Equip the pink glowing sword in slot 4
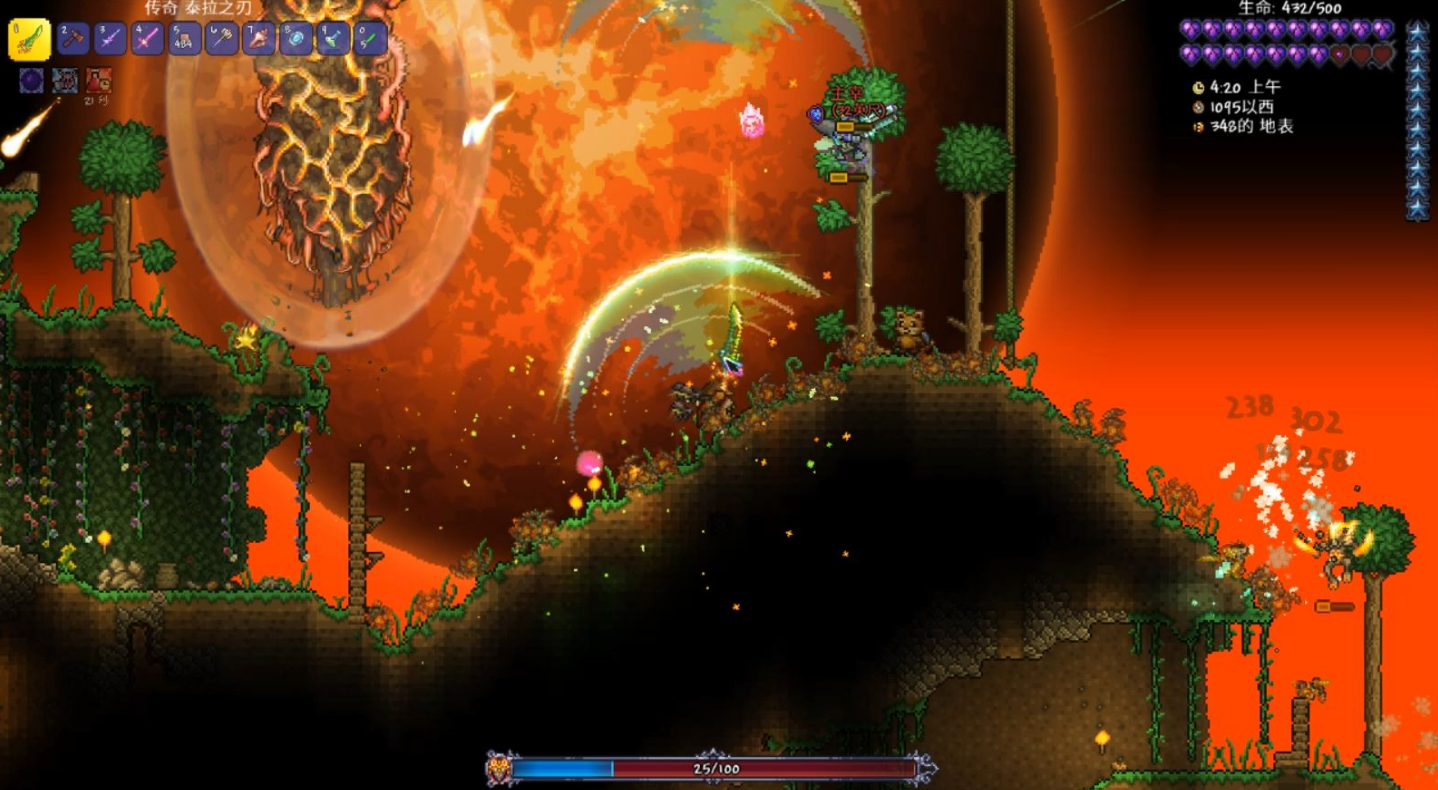The width and height of the screenshot is (1438, 790). point(147,39)
